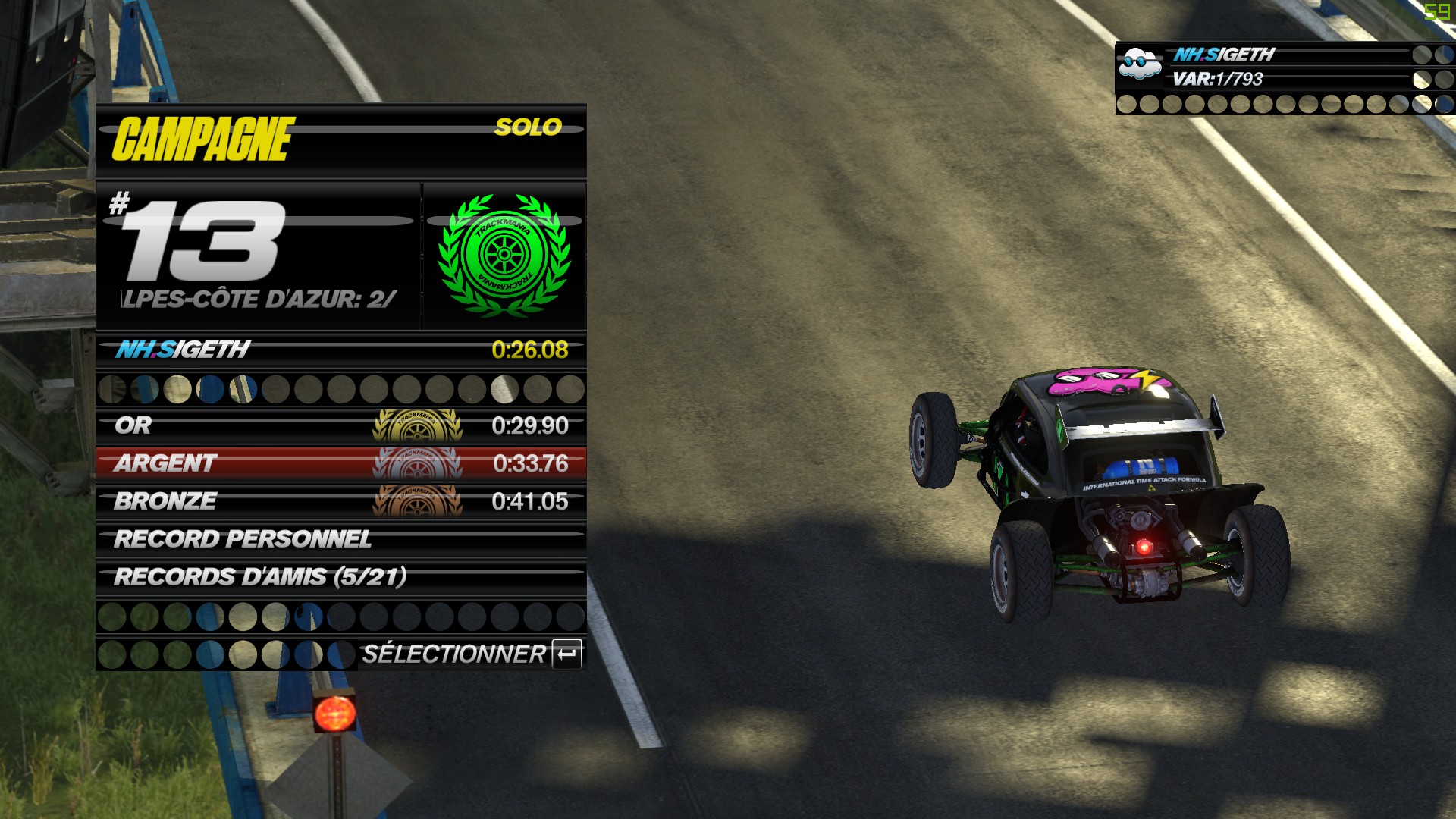
Task: Select the OR gold medal row
Action: [x=340, y=425]
